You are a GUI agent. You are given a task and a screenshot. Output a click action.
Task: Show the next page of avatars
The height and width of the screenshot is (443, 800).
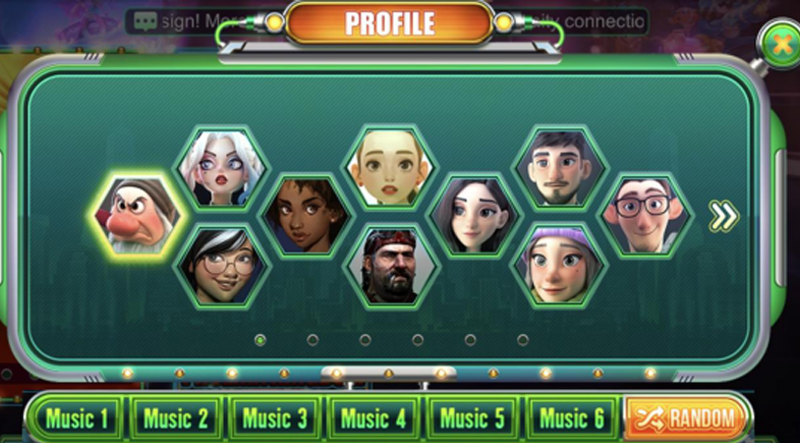(723, 216)
